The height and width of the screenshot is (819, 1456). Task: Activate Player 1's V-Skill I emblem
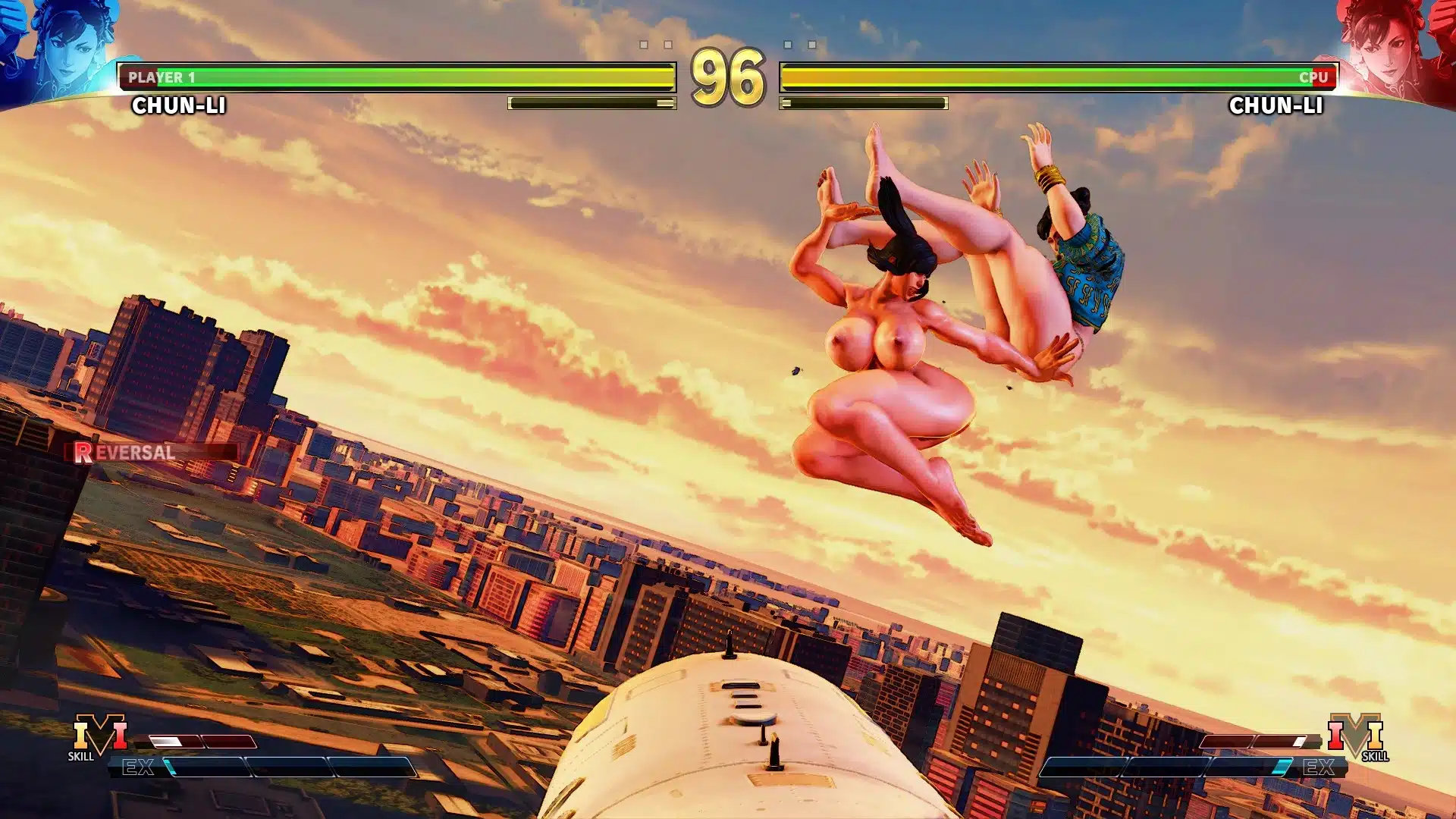point(99,736)
